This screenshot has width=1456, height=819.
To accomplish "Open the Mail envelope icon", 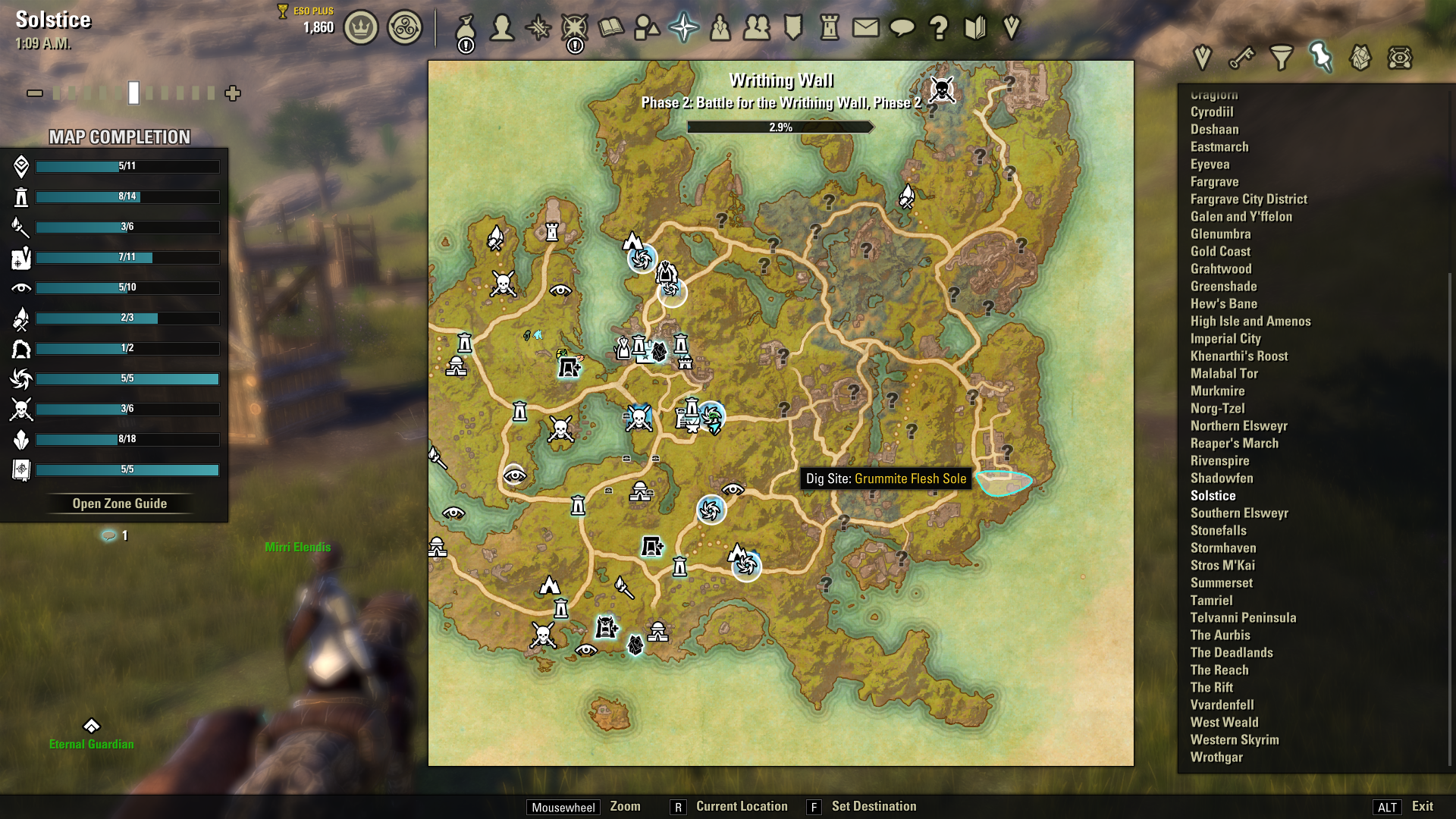I will (x=865, y=28).
